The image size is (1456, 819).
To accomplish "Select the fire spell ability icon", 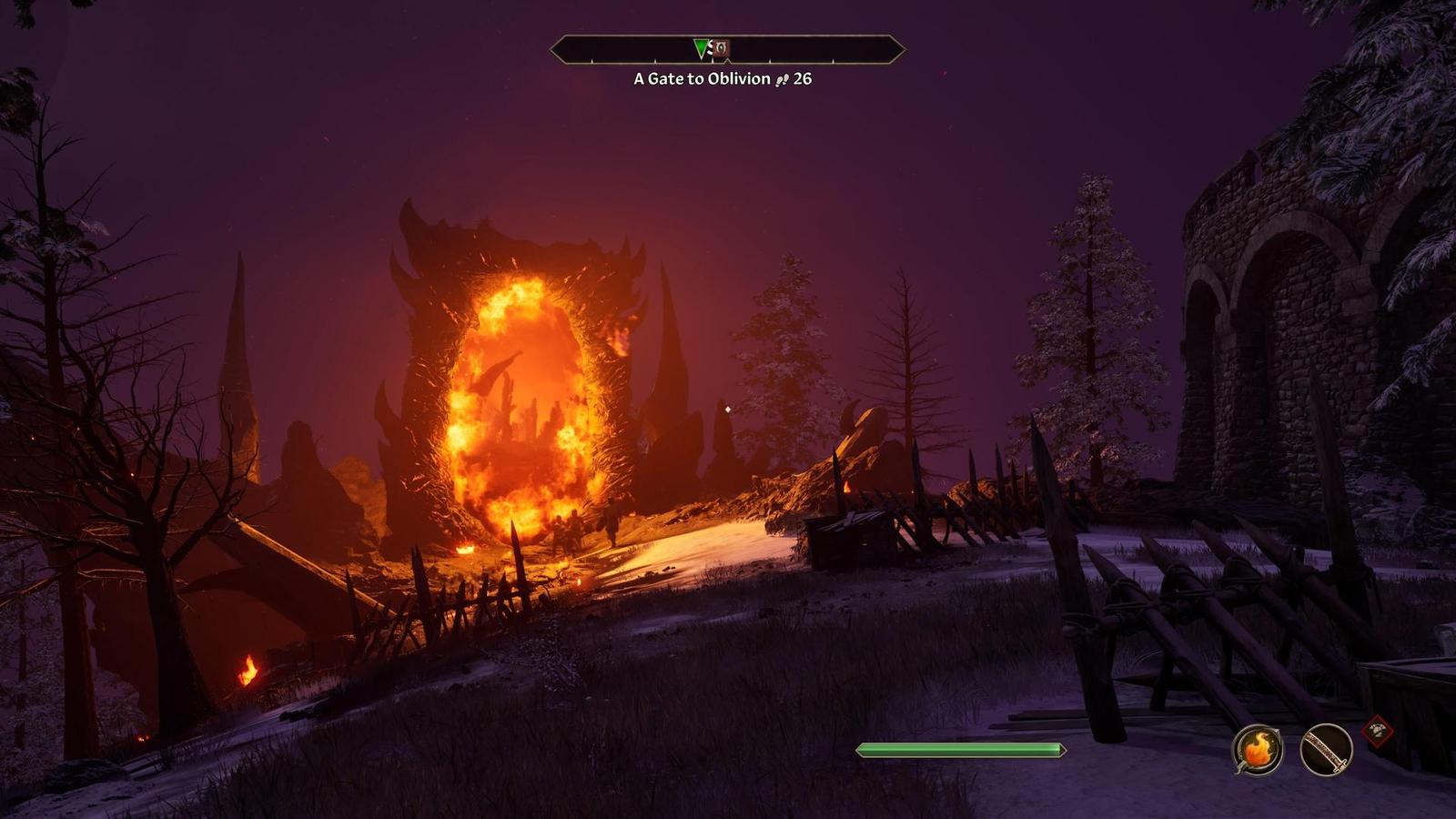I will (1259, 749).
